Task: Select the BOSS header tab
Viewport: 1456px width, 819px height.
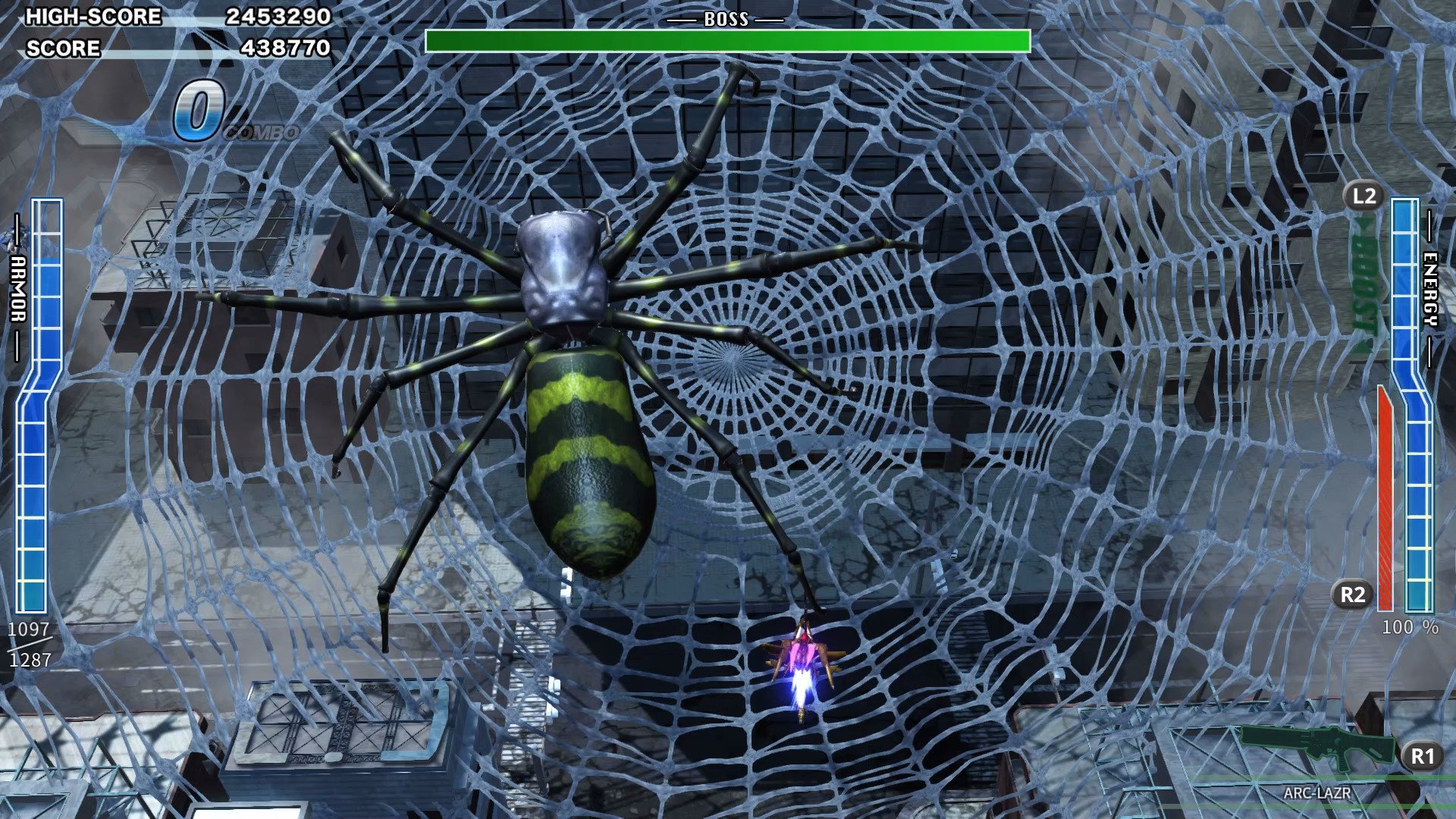Action: 728,17
